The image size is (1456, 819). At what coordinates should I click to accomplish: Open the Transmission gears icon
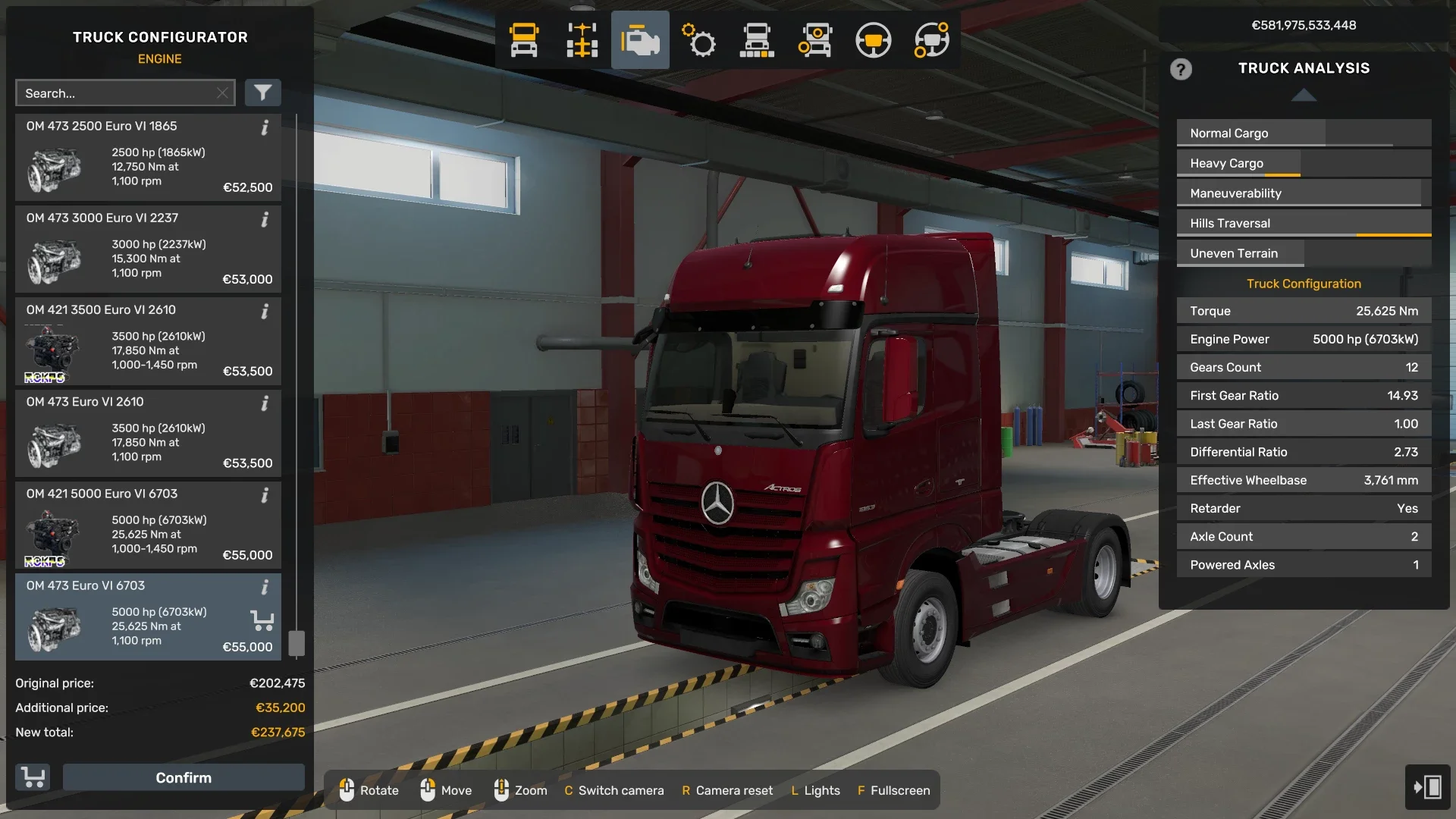tap(698, 40)
